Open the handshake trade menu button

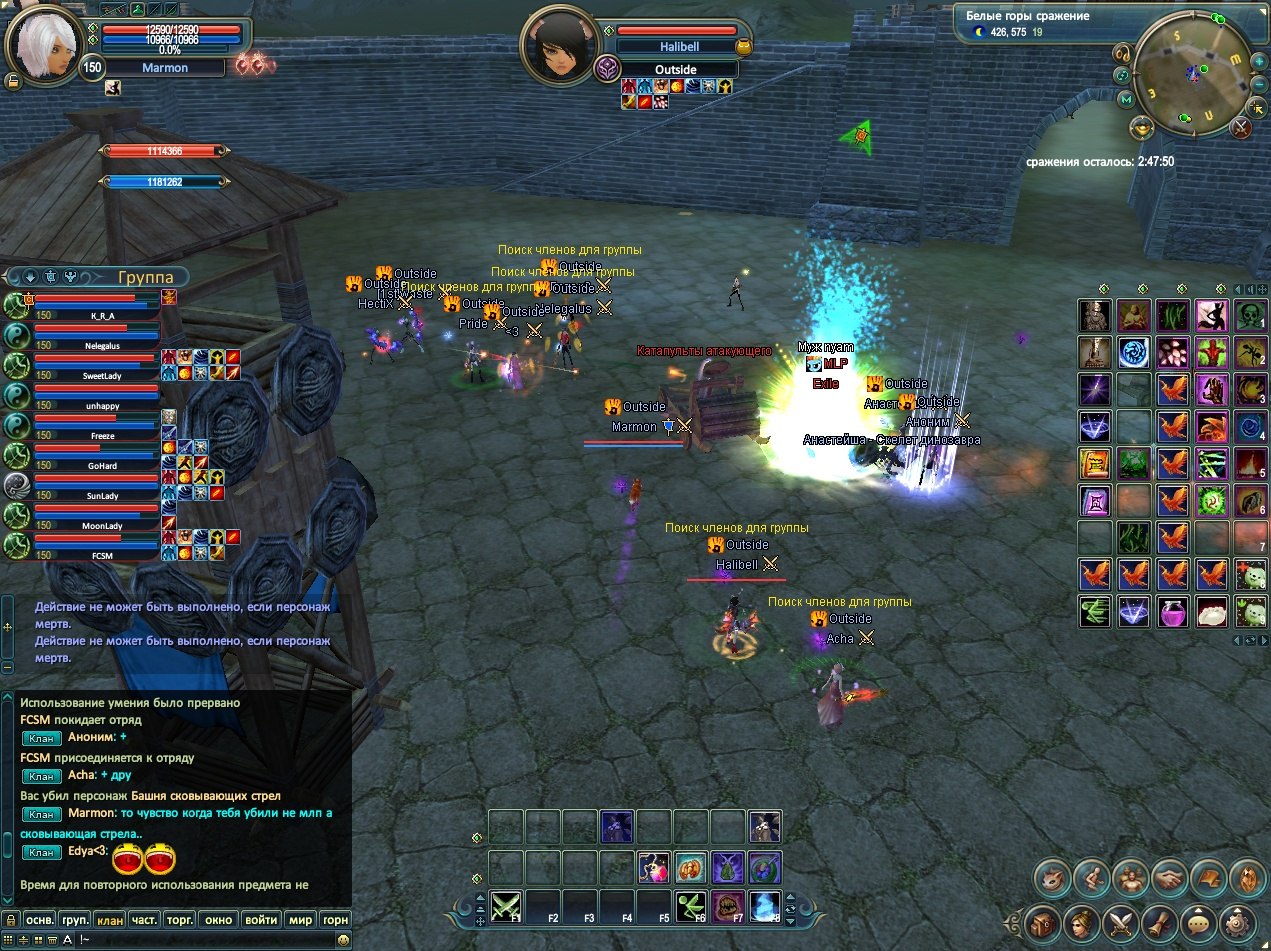1170,880
